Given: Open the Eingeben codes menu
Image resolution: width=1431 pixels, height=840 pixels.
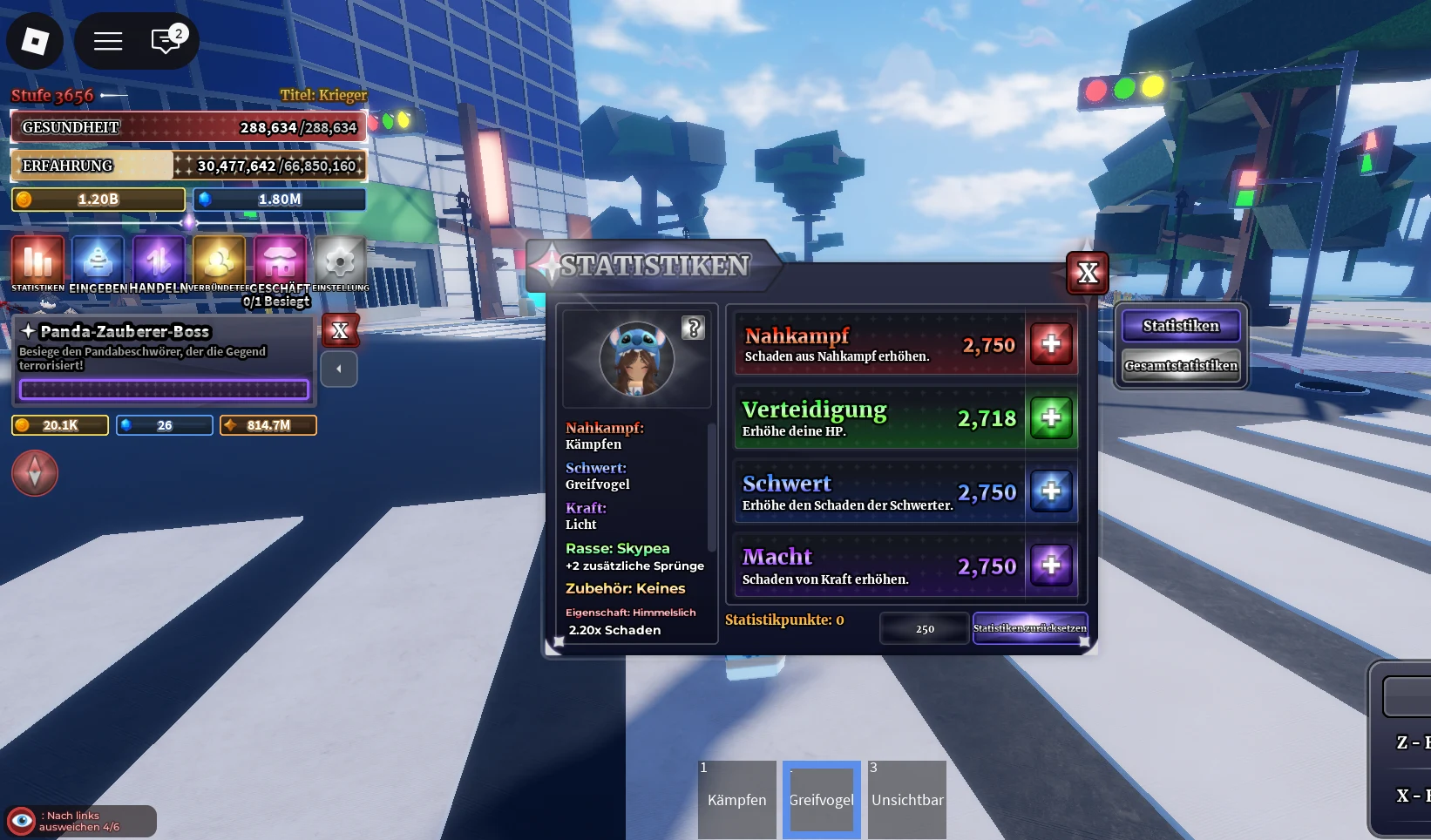Looking at the screenshot, I should (x=98, y=261).
